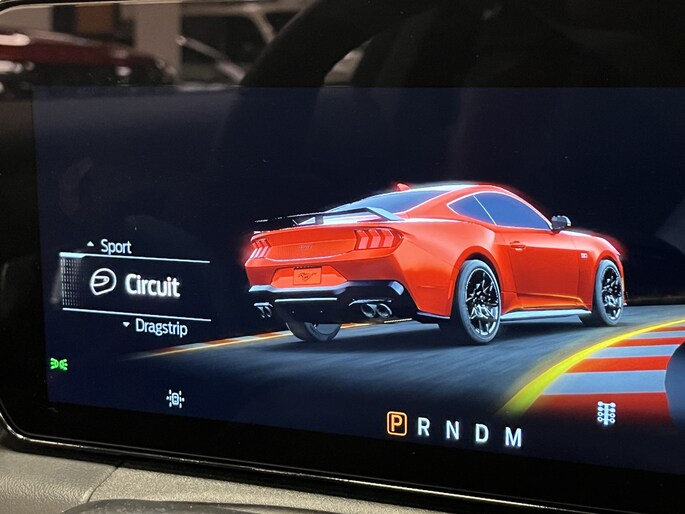
Task: Select the drag strip light tree icon
Action: (605, 413)
